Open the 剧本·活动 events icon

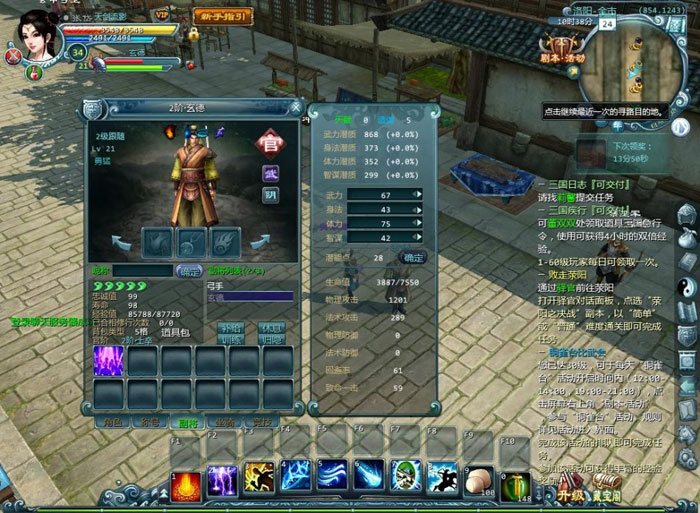click(563, 48)
